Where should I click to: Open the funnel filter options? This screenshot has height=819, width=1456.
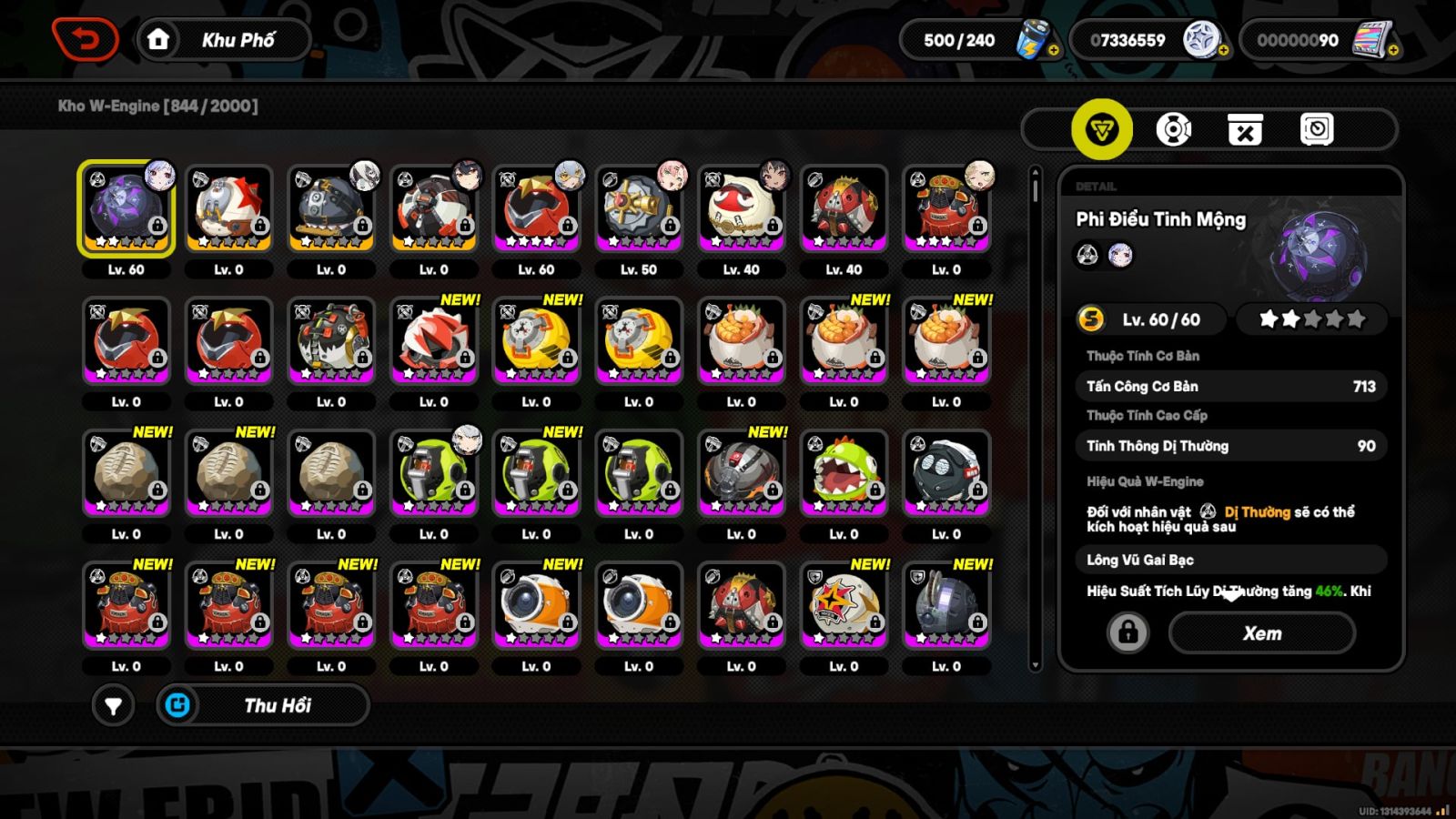tap(113, 705)
